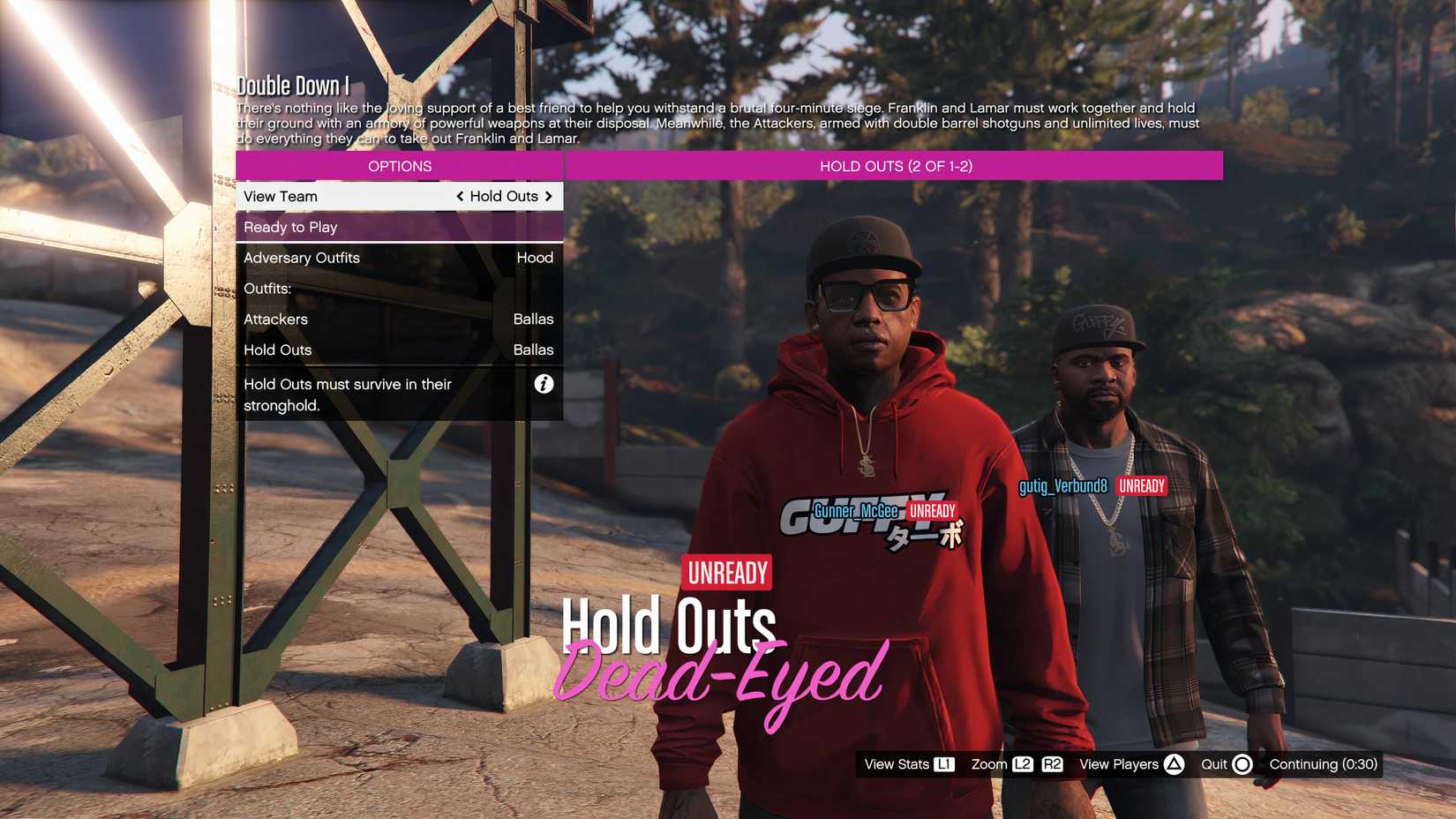Click the R2 icon in the Zoom control

coord(1053,764)
